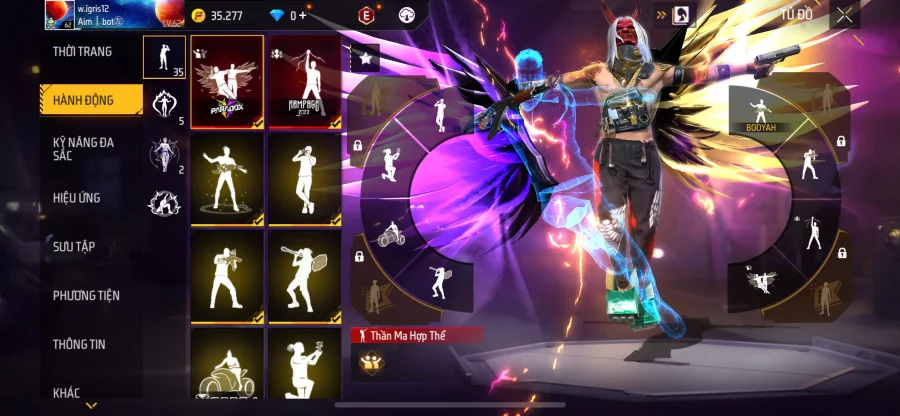This screenshot has height=416, width=900.
Task: Open the Thời Trang category
Action: pyautogui.click(x=83, y=52)
